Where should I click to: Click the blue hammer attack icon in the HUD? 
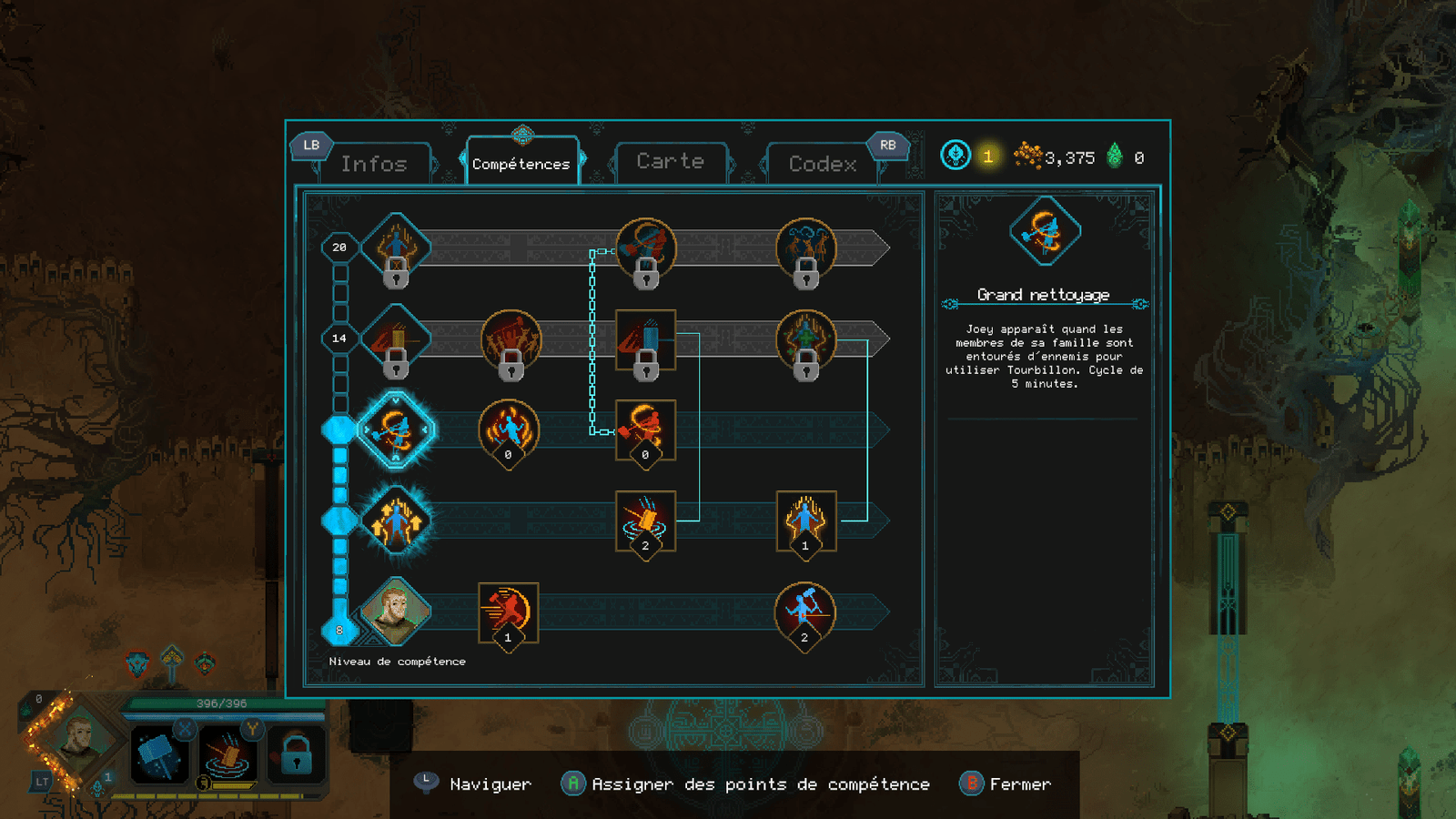coord(160,755)
